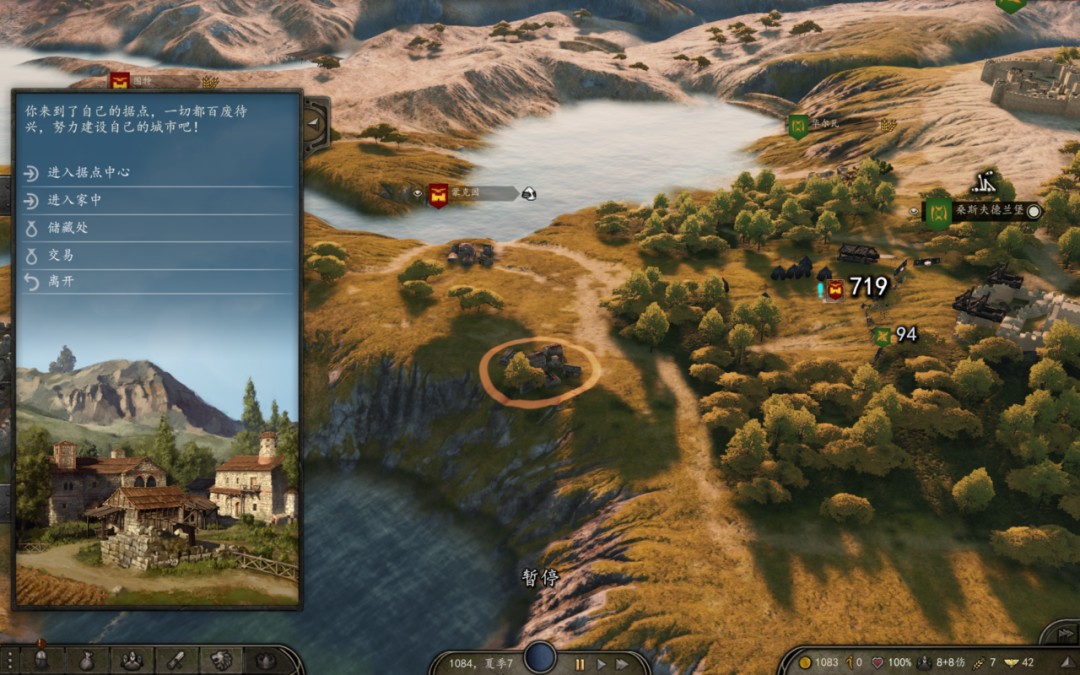The height and width of the screenshot is (675, 1080).
Task: Click the pause time button
Action: pyautogui.click(x=579, y=663)
